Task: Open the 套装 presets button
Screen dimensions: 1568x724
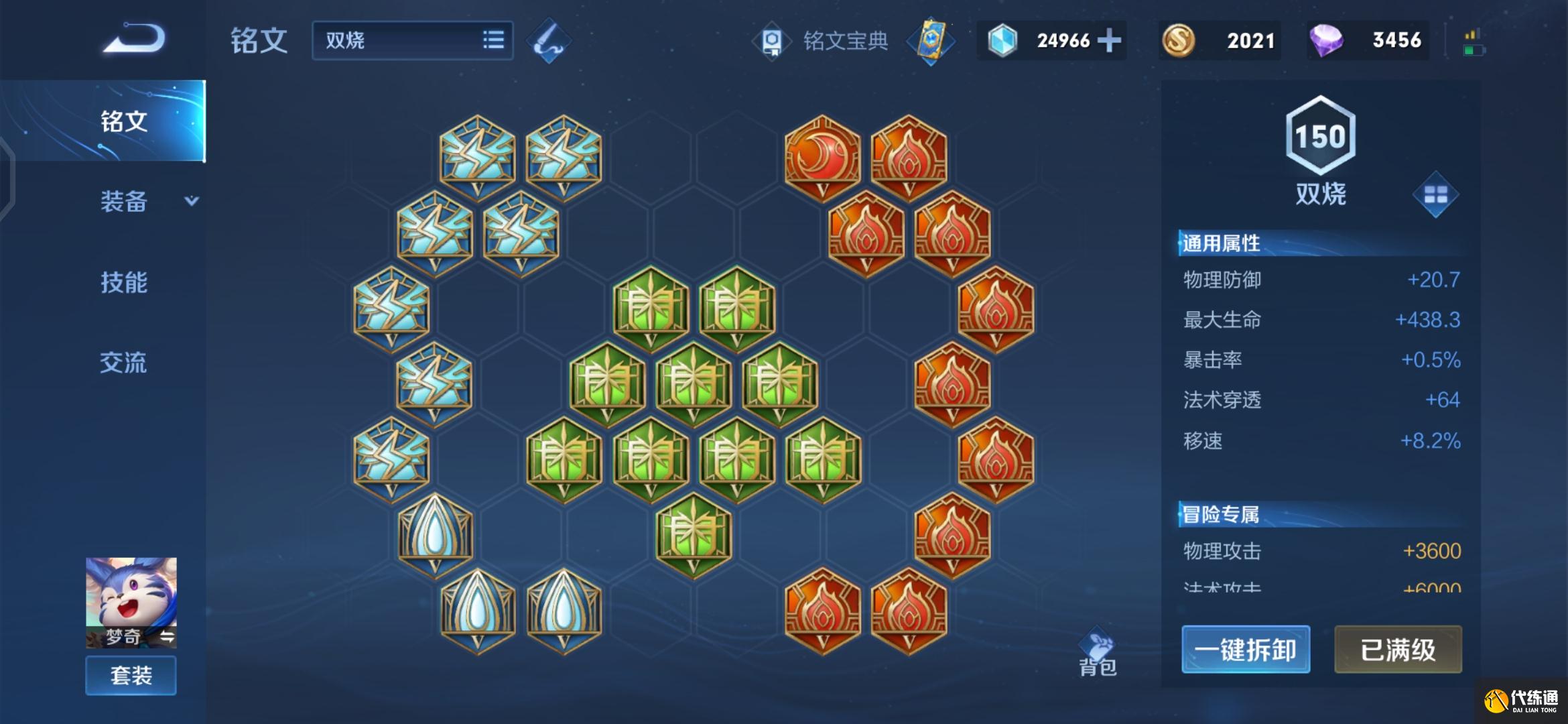Action: click(131, 675)
